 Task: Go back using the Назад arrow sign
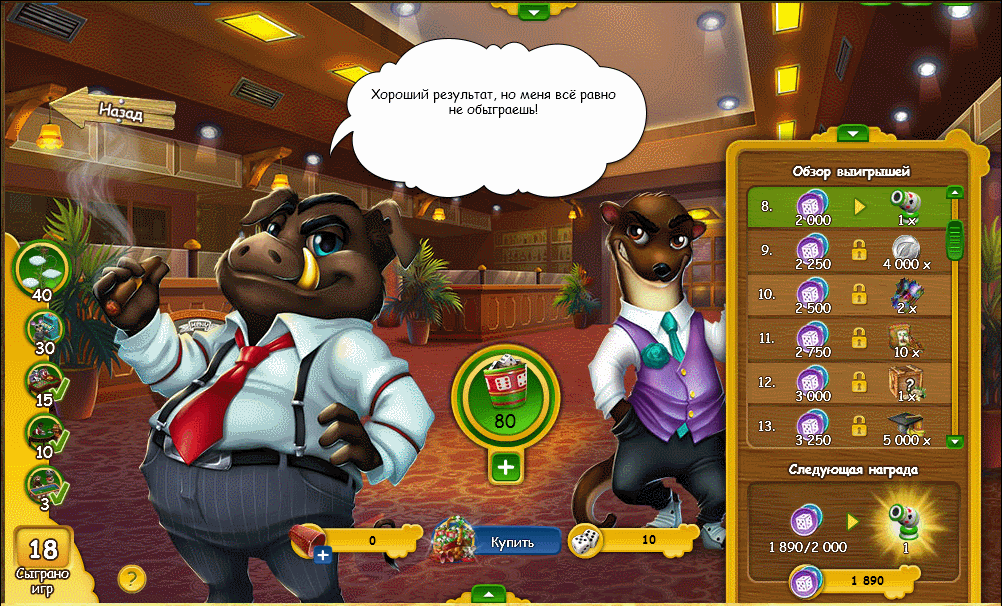click(112, 109)
